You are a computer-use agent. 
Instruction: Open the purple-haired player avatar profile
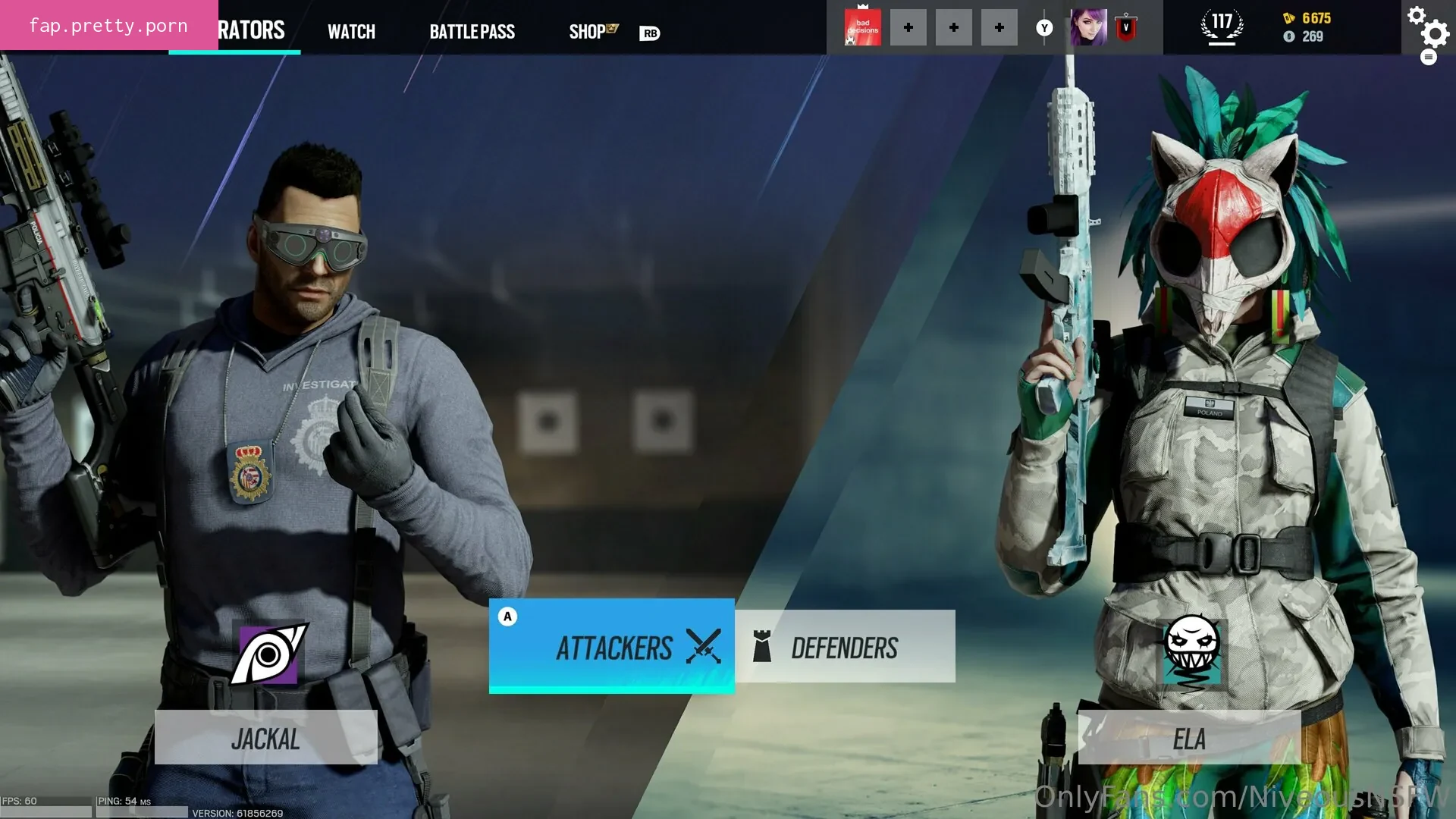1088,28
